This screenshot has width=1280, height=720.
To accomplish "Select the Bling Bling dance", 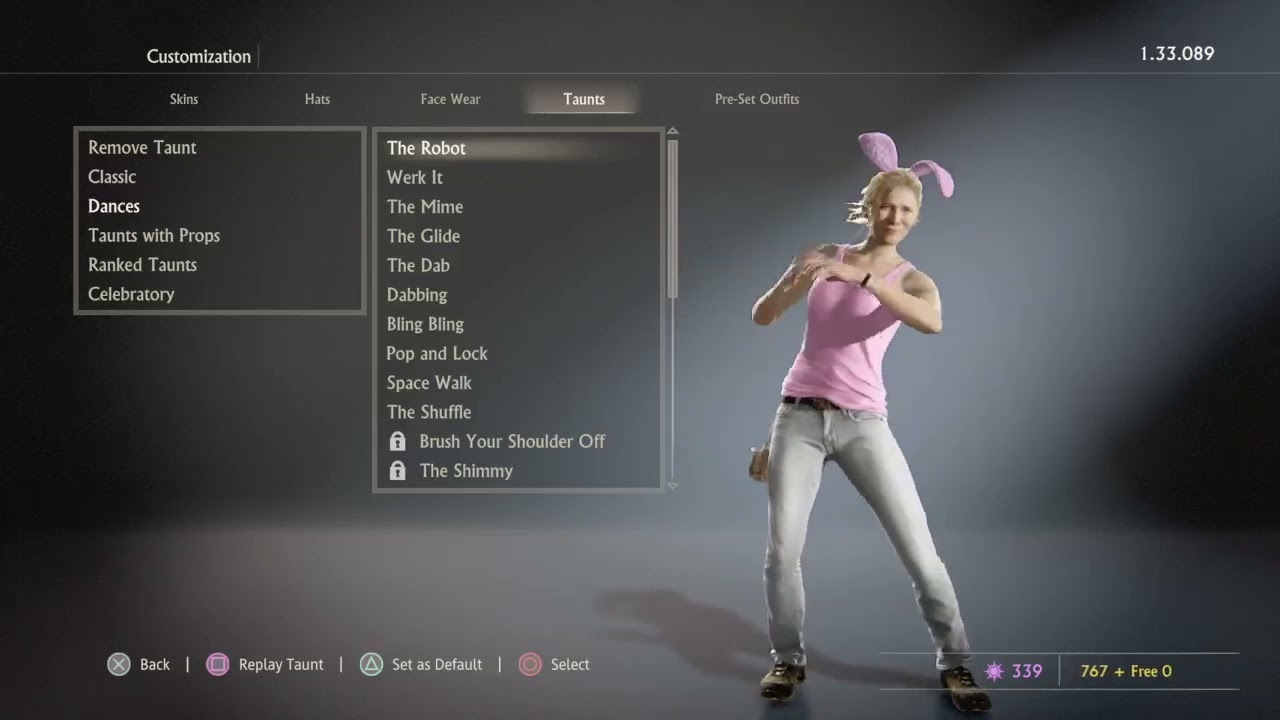I will (425, 324).
